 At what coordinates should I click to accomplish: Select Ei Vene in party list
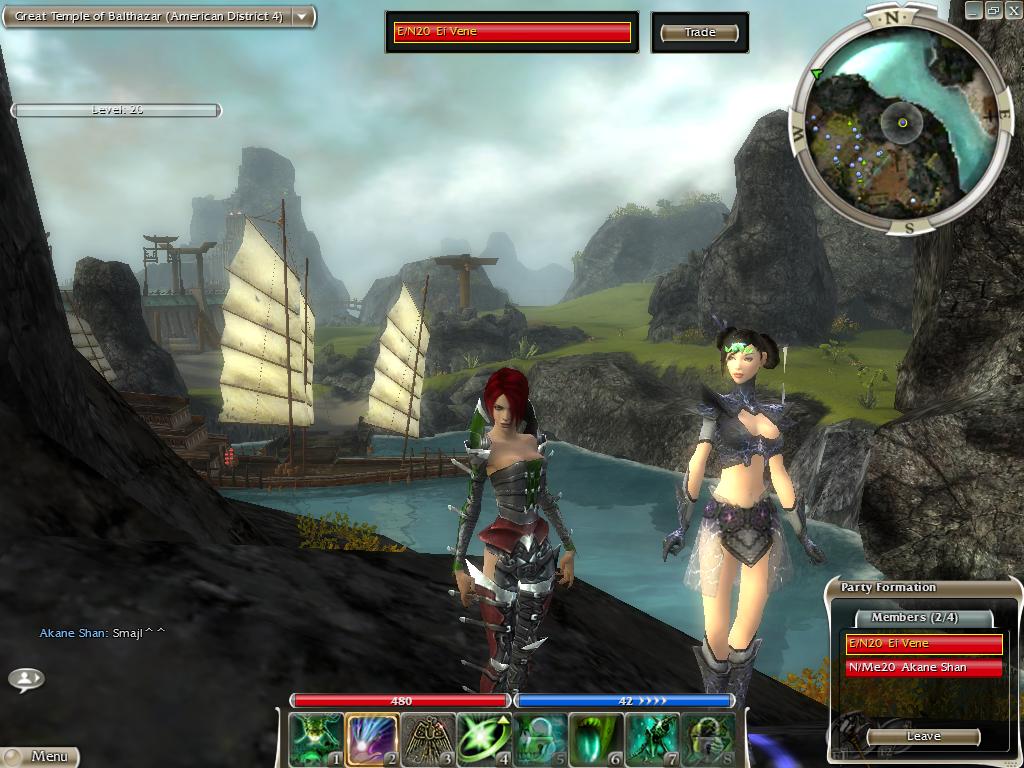click(x=924, y=644)
